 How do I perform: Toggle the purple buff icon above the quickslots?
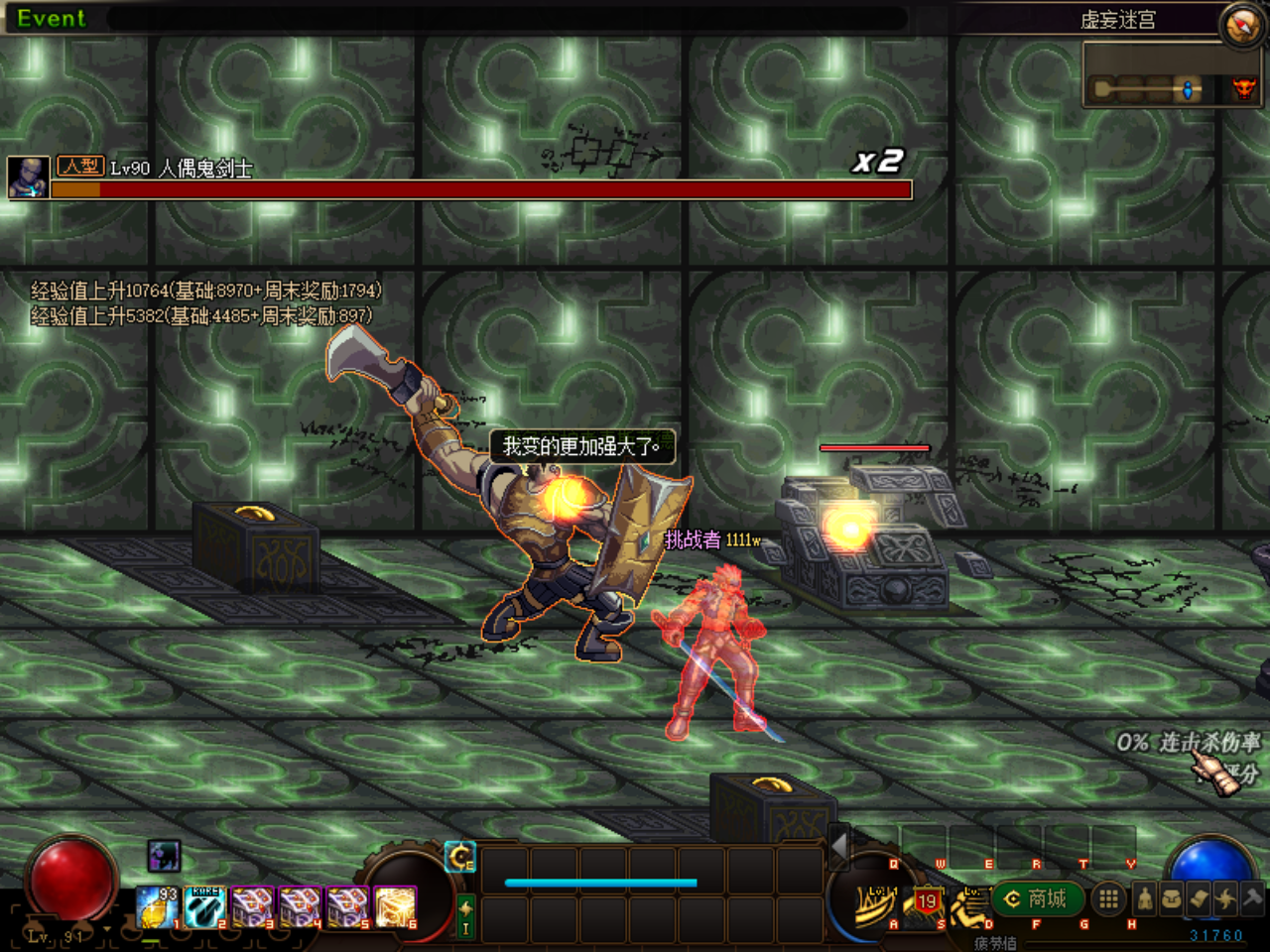164,858
